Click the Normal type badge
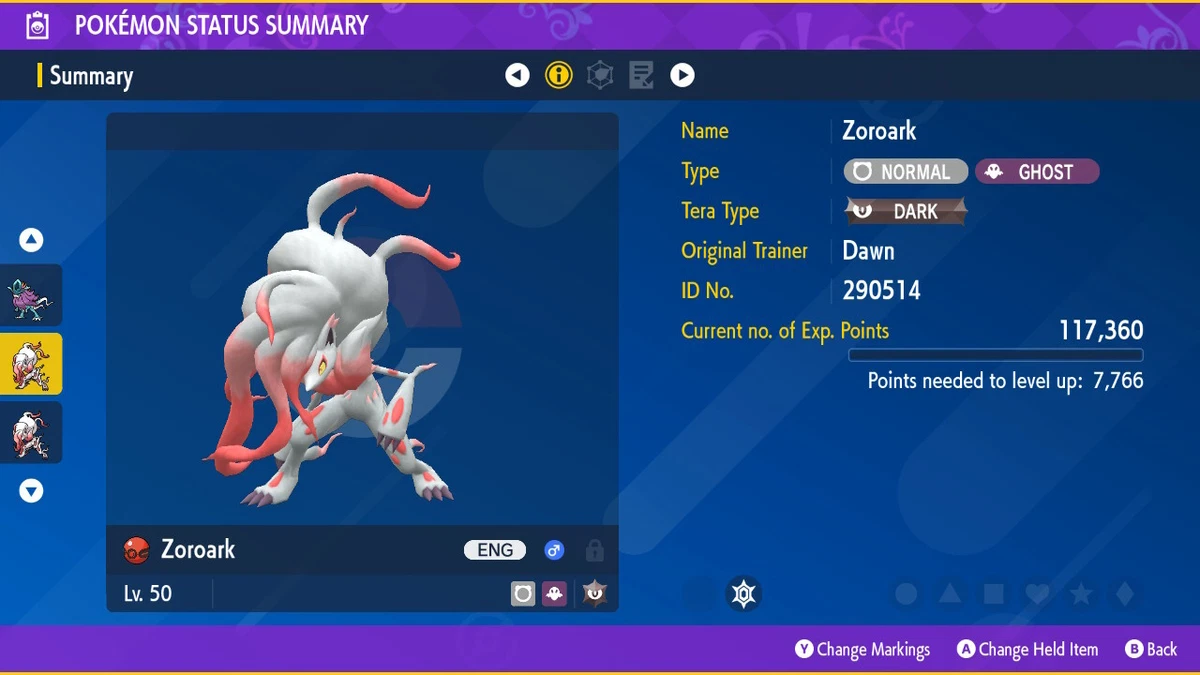Screen dimensions: 1200x675 click(x=906, y=172)
